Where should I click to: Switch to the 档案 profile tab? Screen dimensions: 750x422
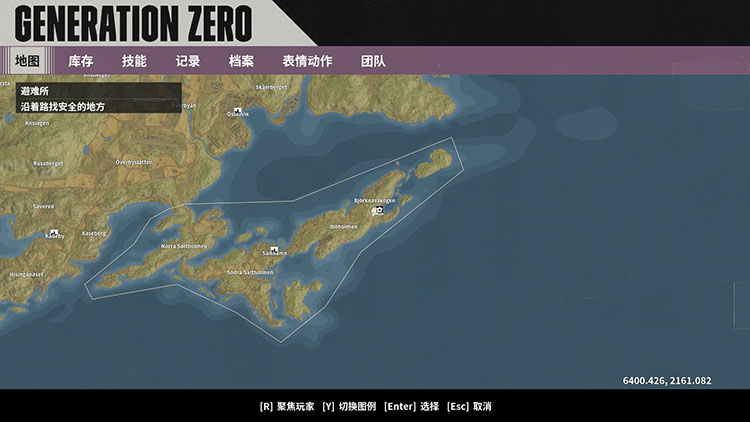[x=241, y=61]
